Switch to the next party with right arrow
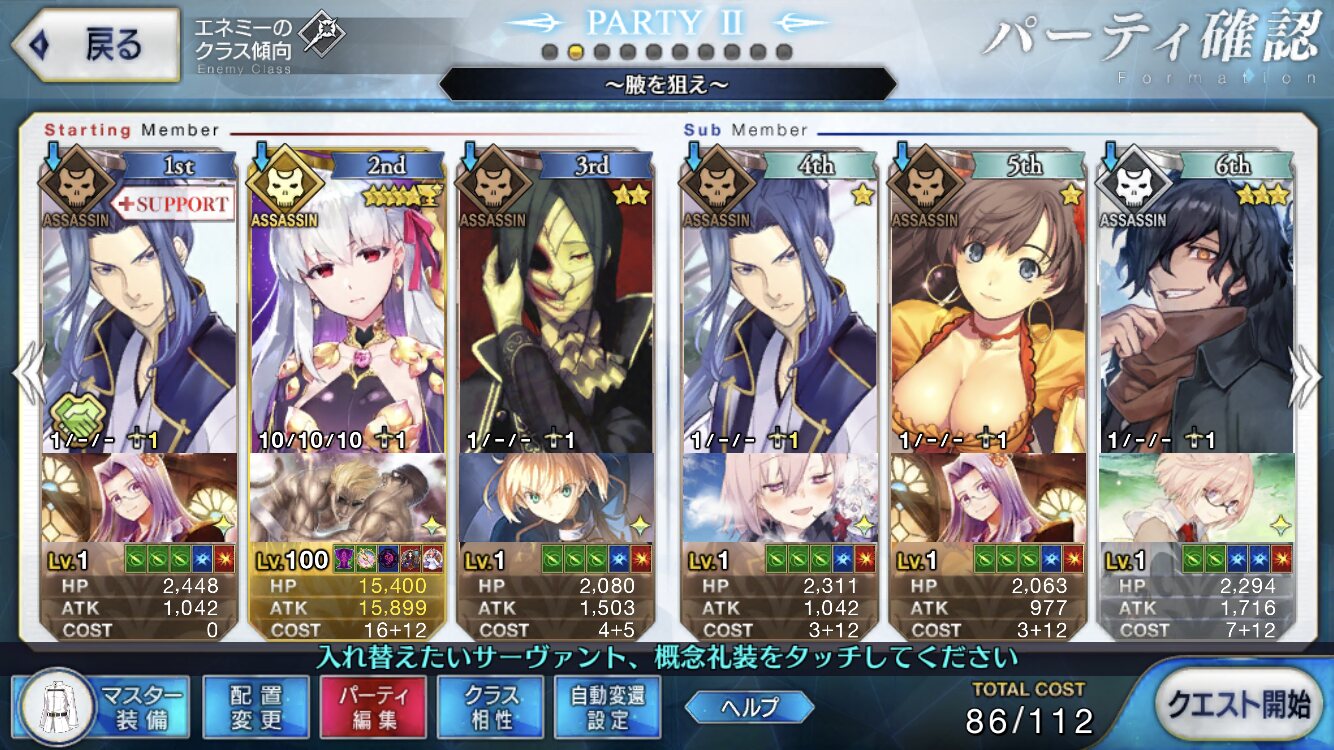 [1306, 375]
